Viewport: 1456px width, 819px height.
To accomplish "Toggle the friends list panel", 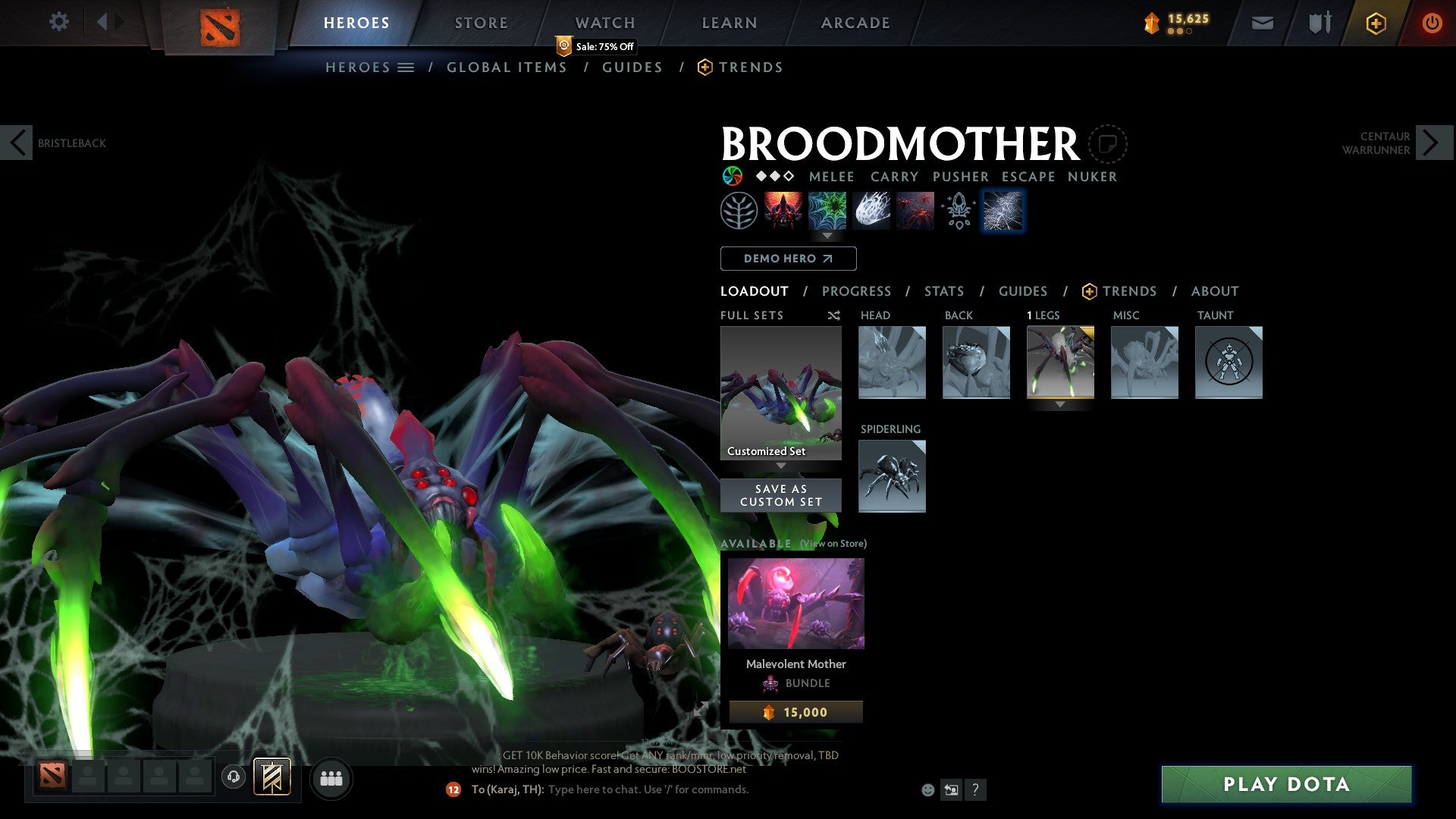I will (331, 778).
